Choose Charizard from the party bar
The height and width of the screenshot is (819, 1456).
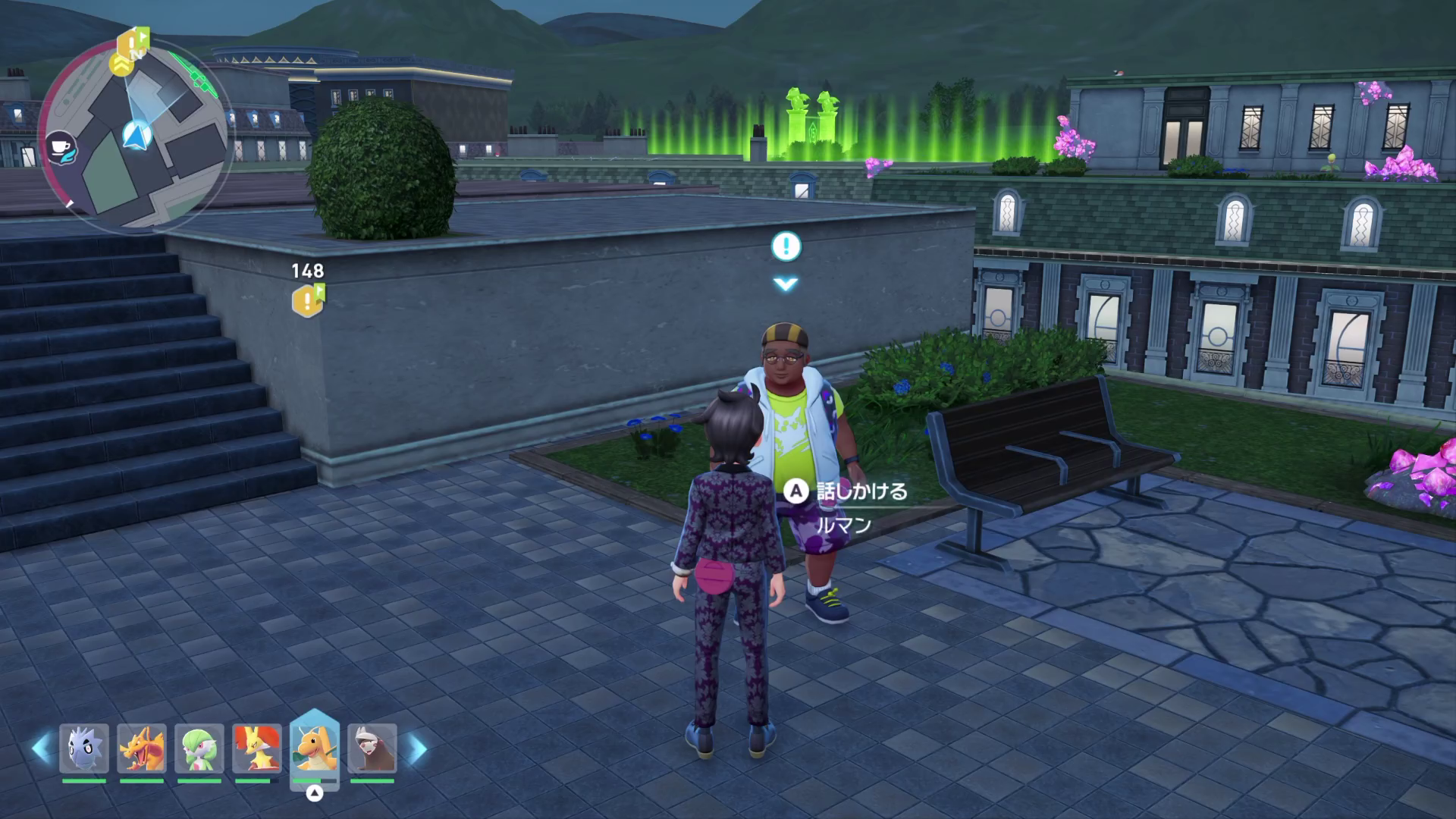[x=142, y=748]
